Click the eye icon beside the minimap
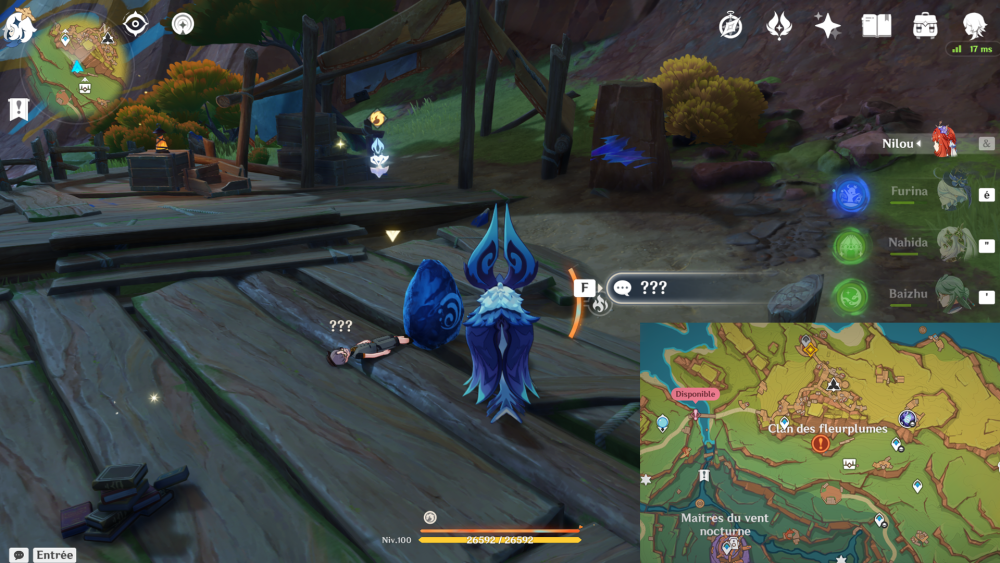1000x563 pixels. click(135, 24)
